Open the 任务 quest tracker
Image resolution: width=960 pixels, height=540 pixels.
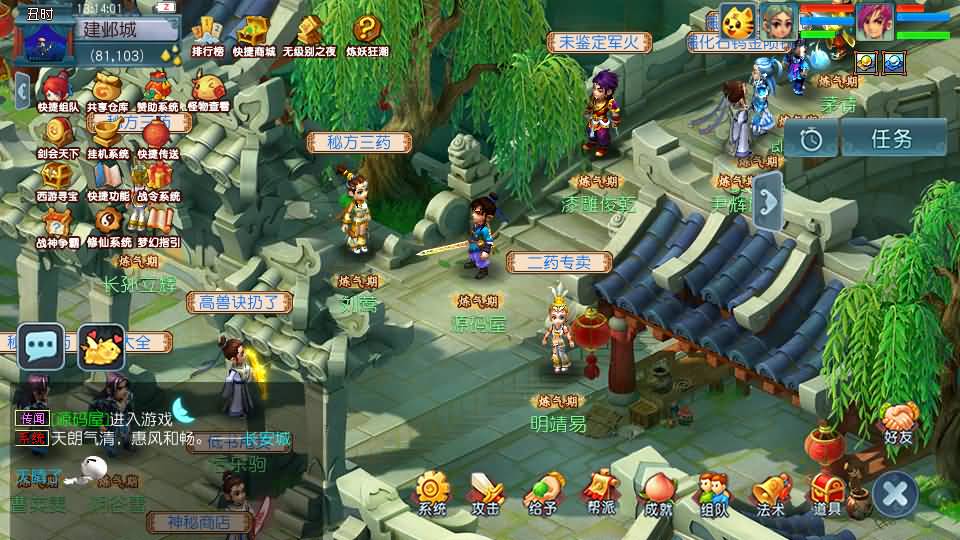[x=892, y=139]
